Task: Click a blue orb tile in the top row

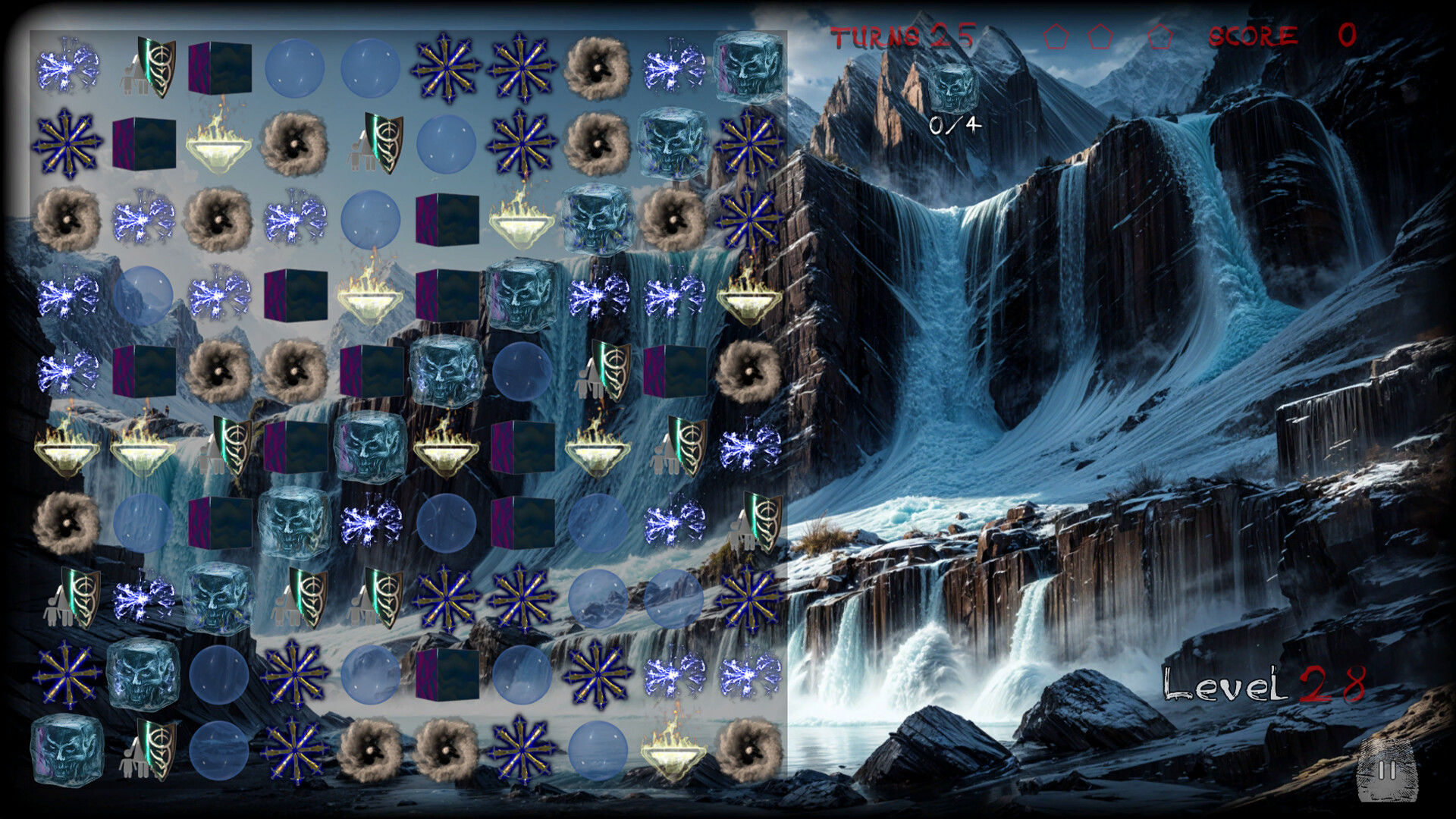Action: [296, 68]
